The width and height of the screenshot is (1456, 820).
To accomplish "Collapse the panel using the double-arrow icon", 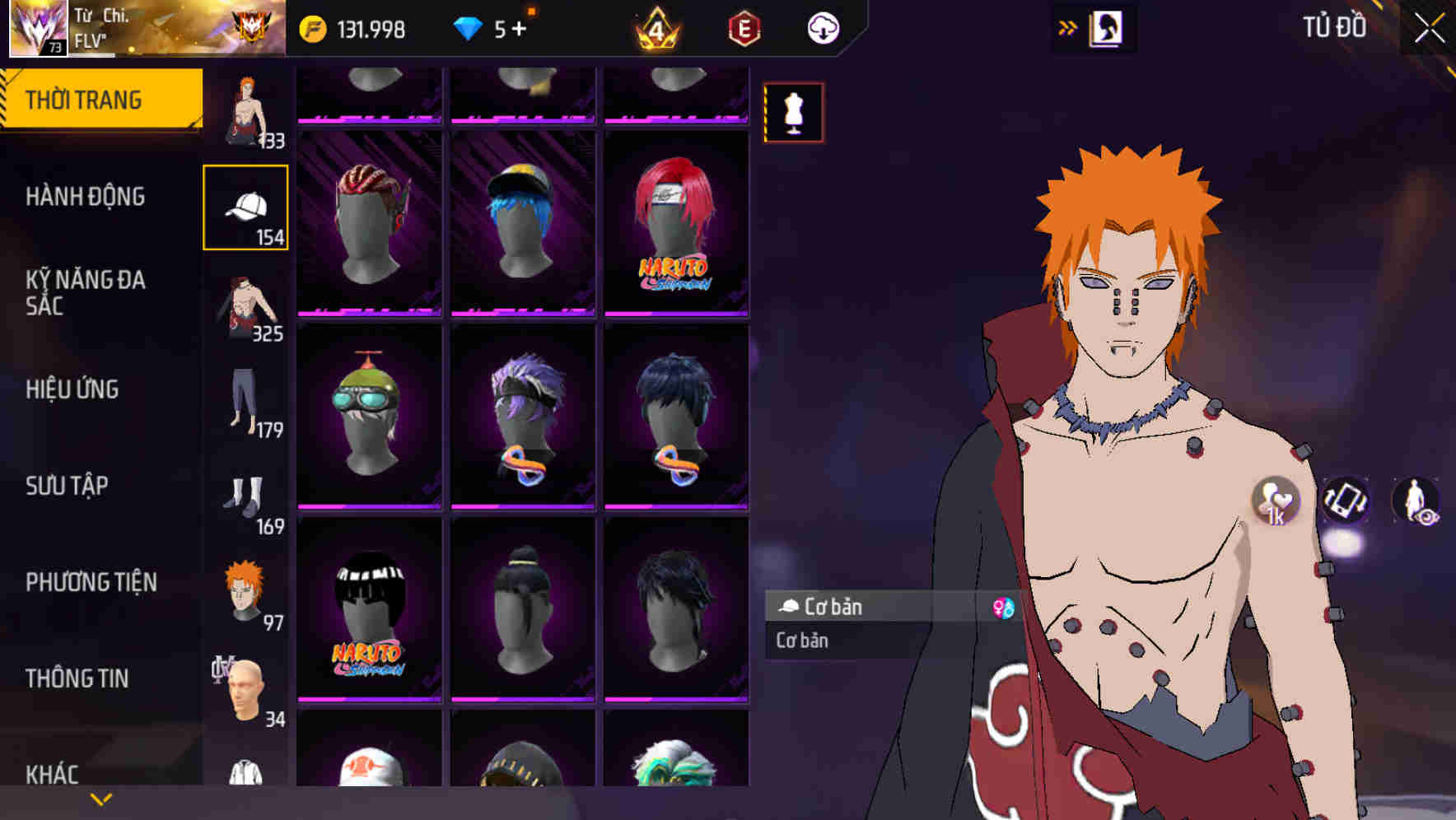I will (x=1068, y=26).
